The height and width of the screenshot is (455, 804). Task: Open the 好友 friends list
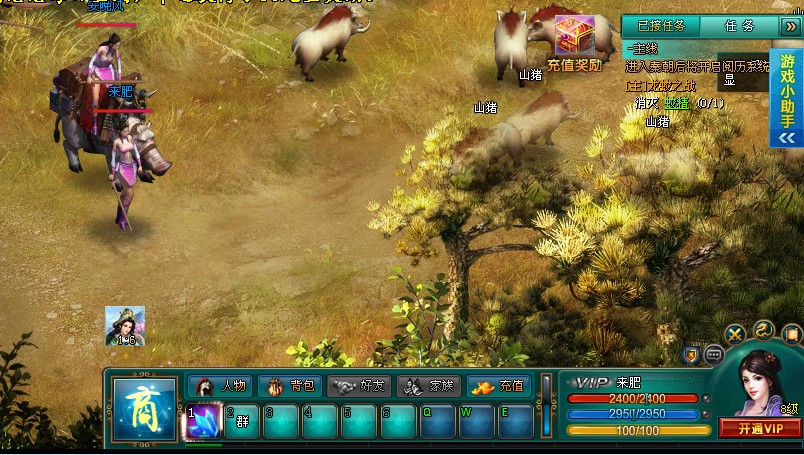coord(360,386)
